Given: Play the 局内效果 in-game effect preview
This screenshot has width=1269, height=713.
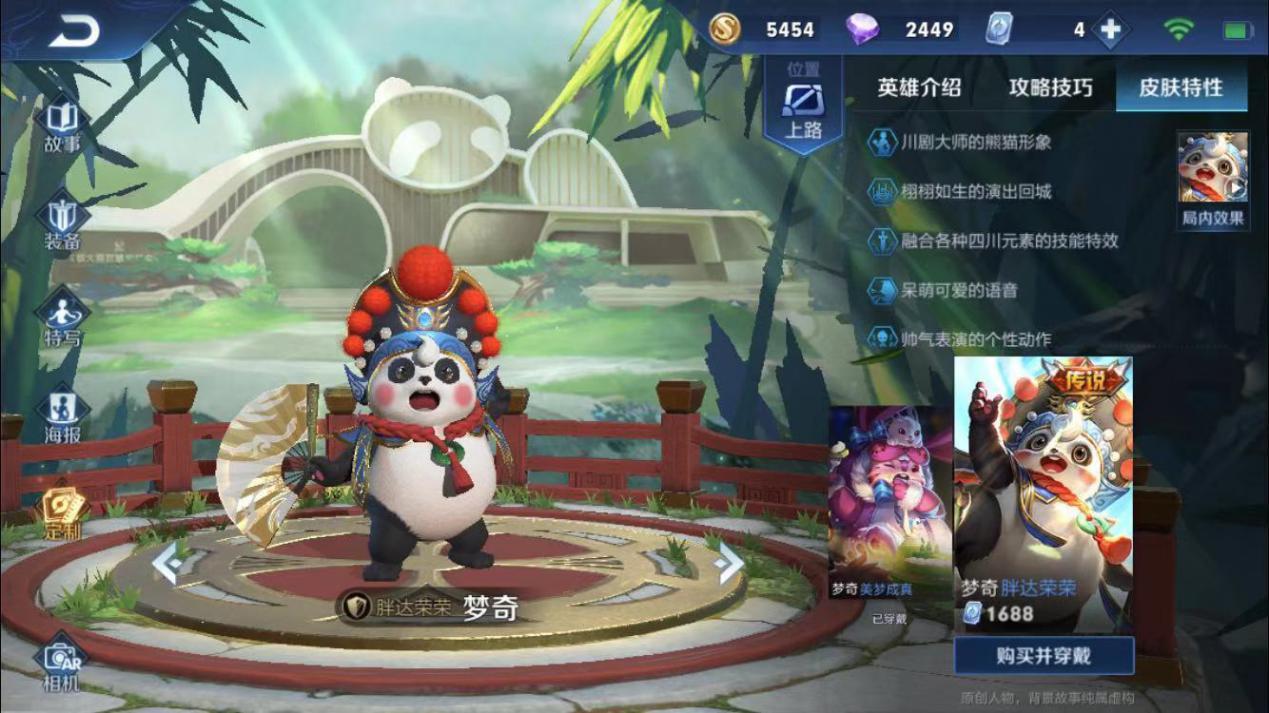Looking at the screenshot, I should point(1212,180).
